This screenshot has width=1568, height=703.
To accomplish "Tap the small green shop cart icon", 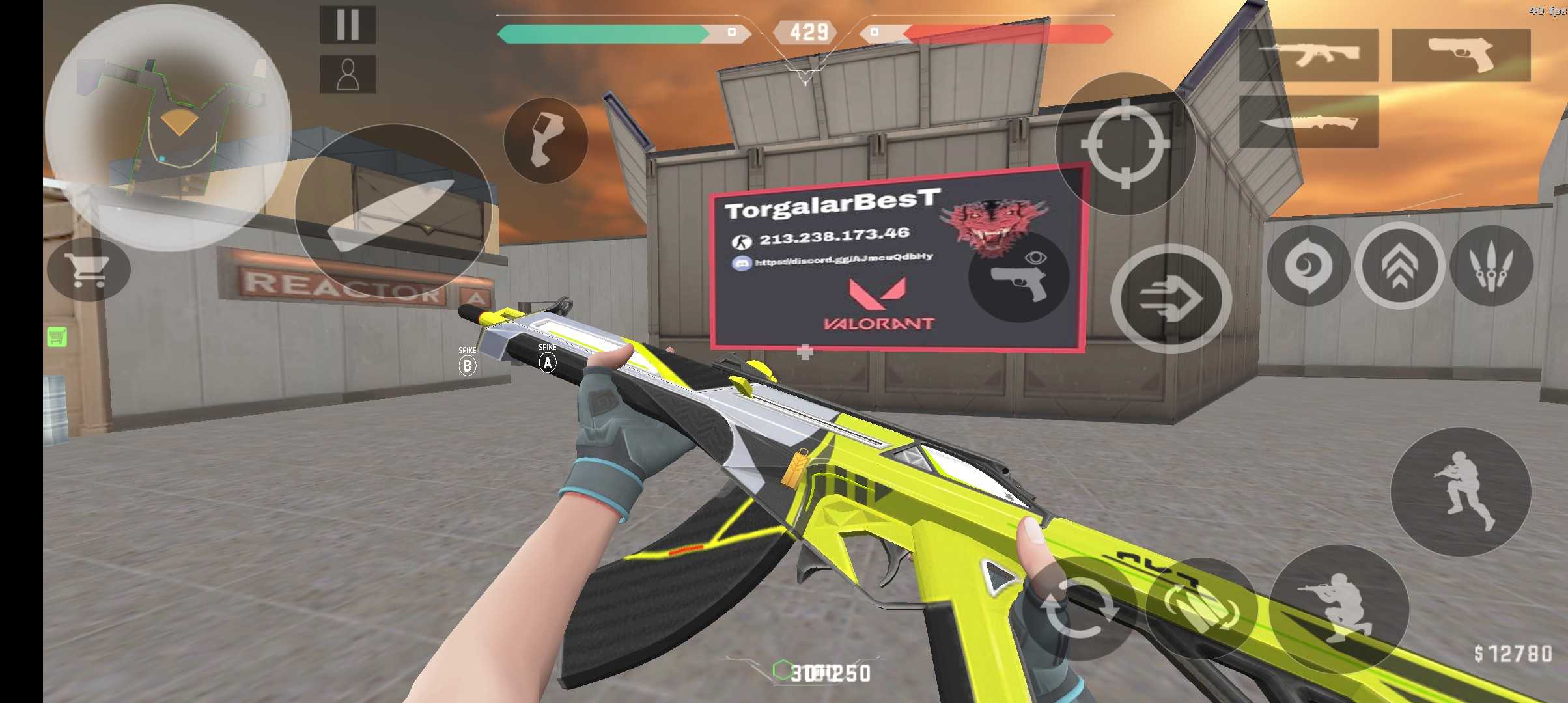I will point(57,337).
